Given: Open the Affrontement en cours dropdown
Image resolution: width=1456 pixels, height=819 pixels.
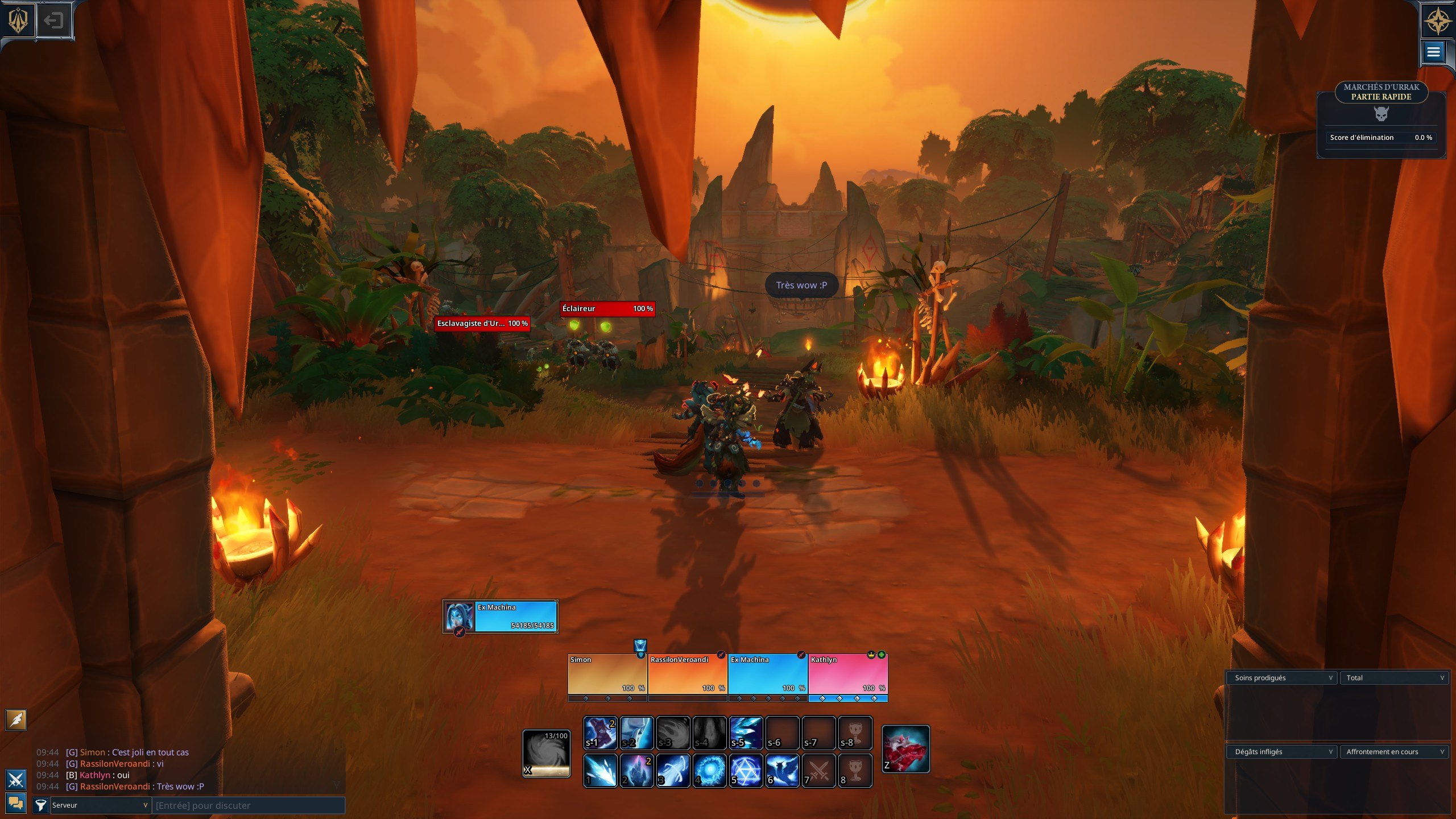Looking at the screenshot, I should 1394,751.
